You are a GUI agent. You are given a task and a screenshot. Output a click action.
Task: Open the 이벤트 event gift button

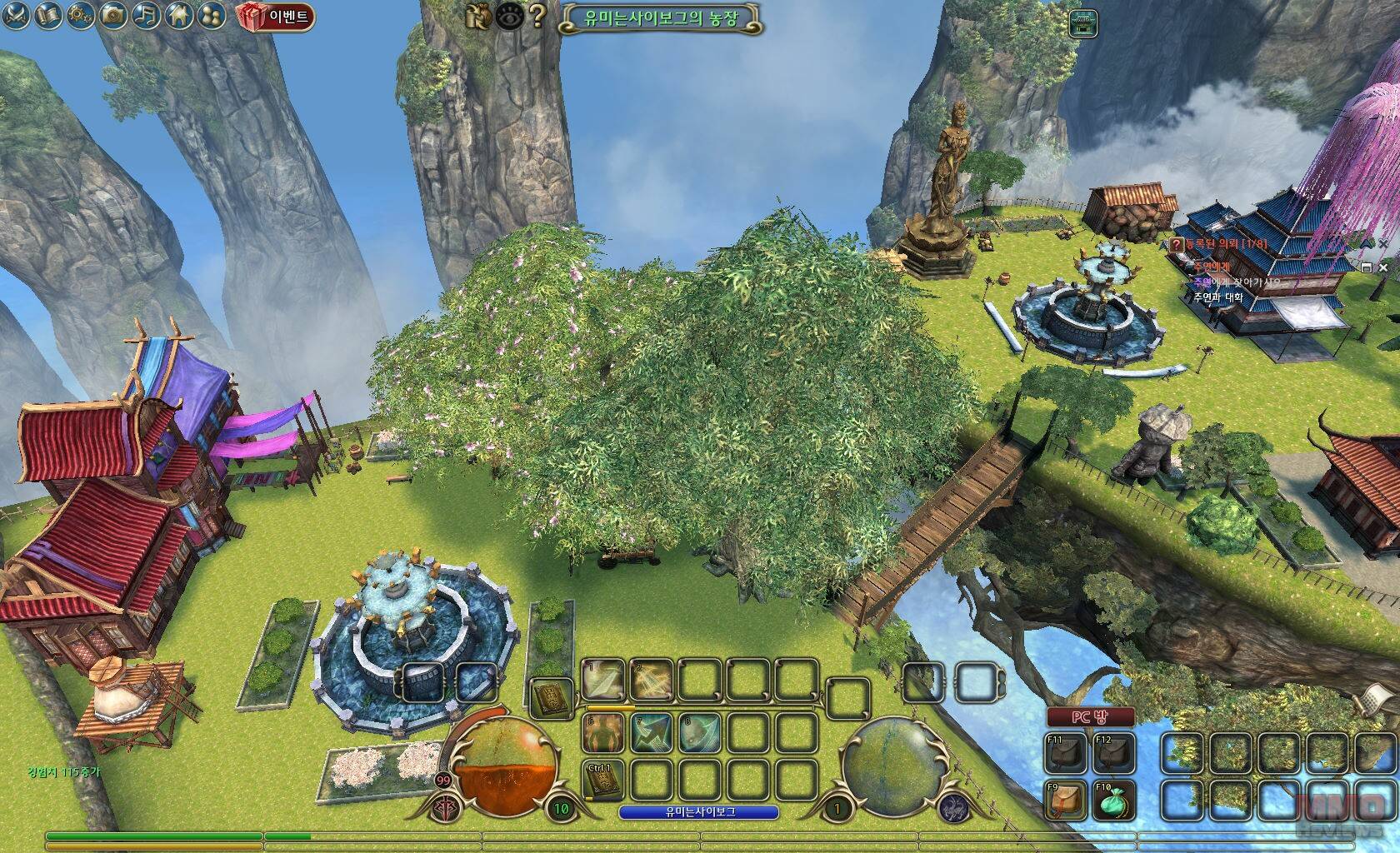click(275, 16)
